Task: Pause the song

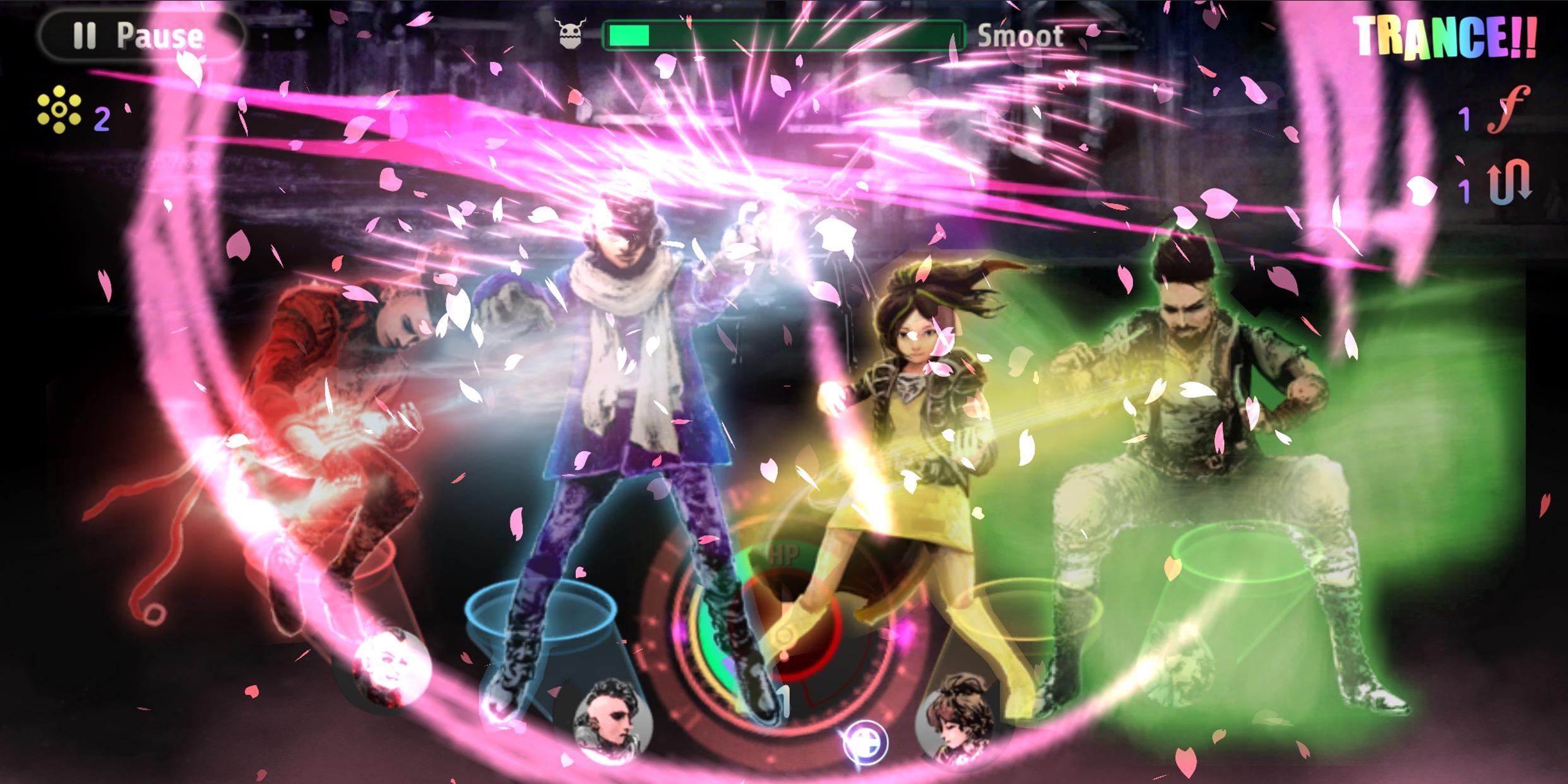Action: tap(141, 35)
